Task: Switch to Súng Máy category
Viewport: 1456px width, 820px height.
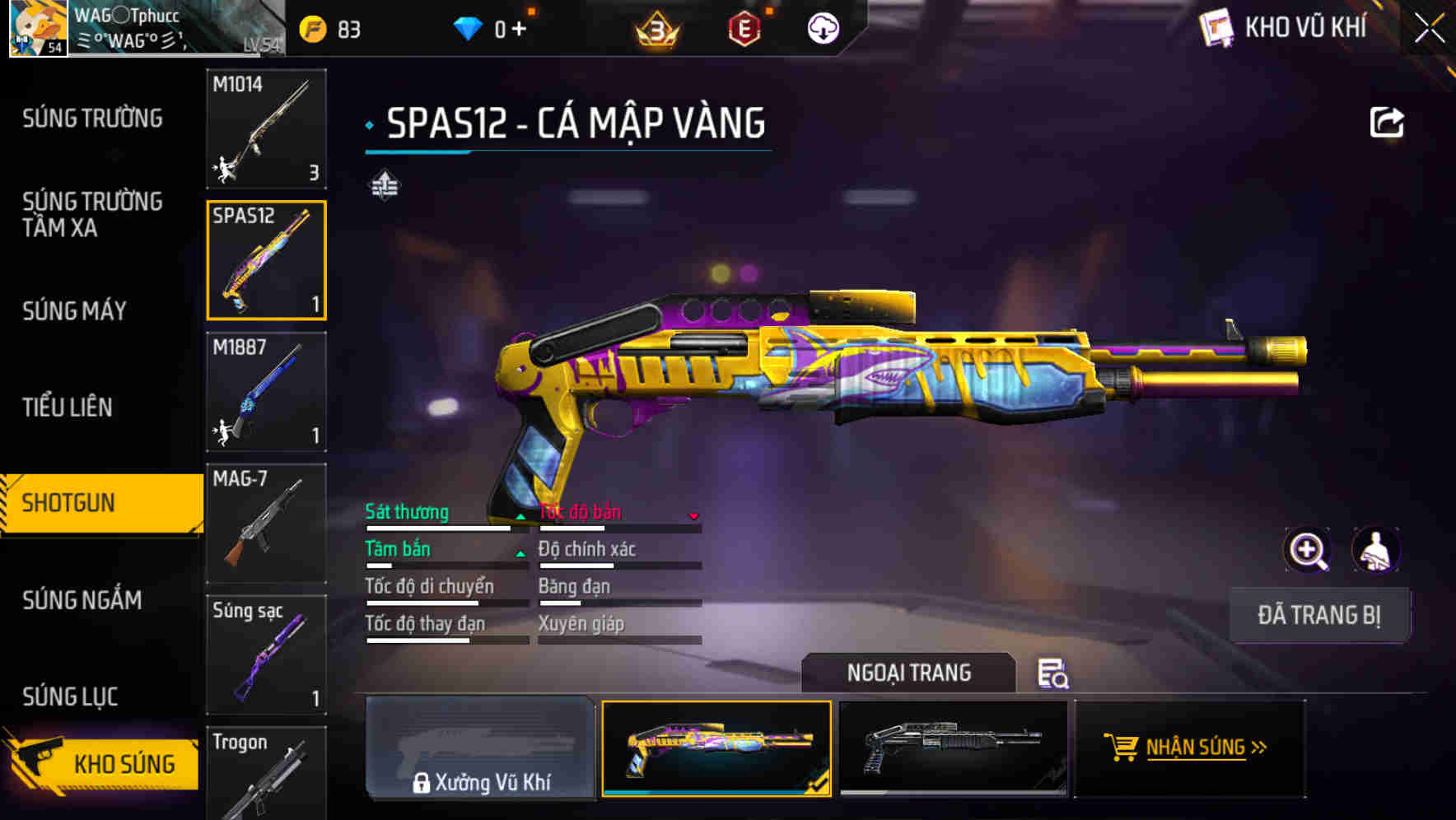Action: (74, 311)
